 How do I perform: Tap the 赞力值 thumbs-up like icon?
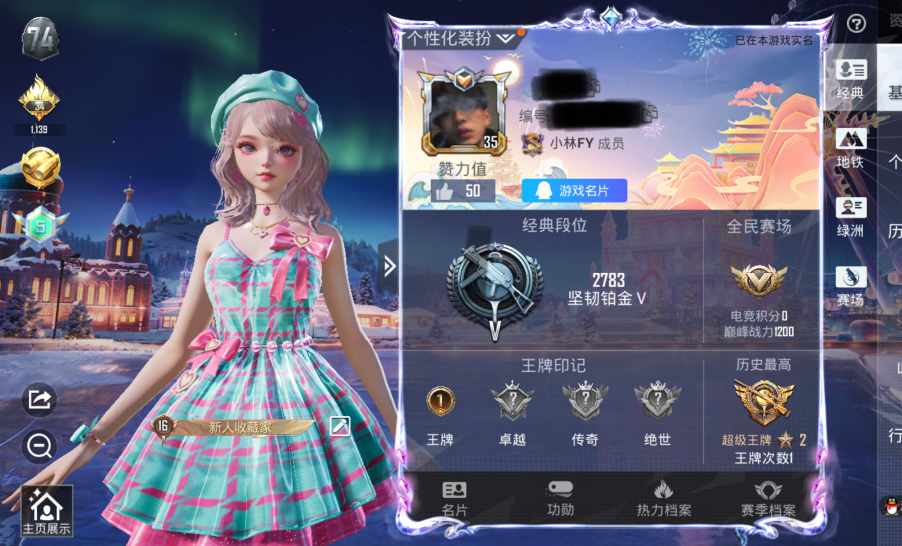tap(446, 190)
